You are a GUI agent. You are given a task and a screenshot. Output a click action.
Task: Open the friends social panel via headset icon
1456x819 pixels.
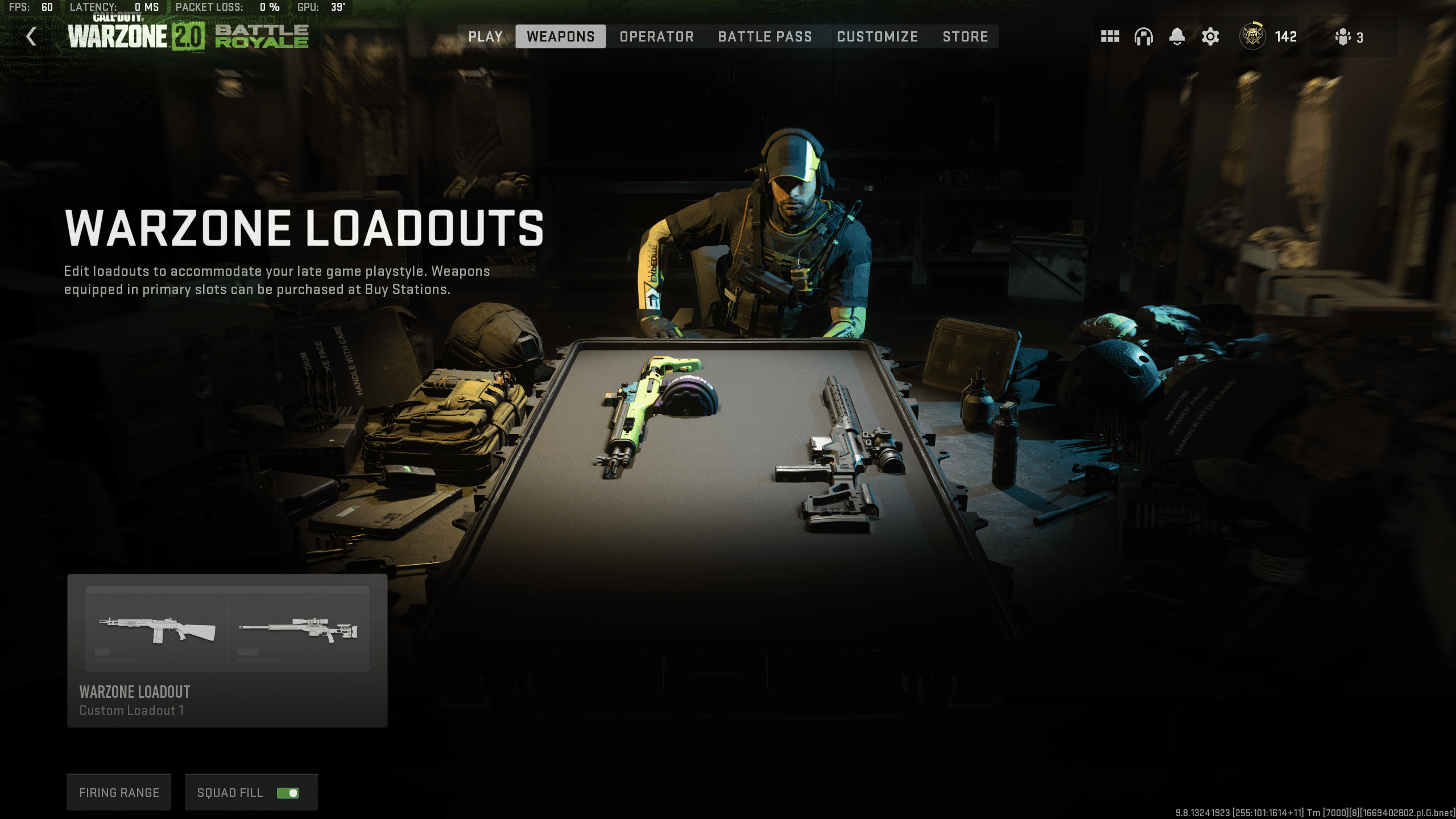pyautogui.click(x=1143, y=36)
